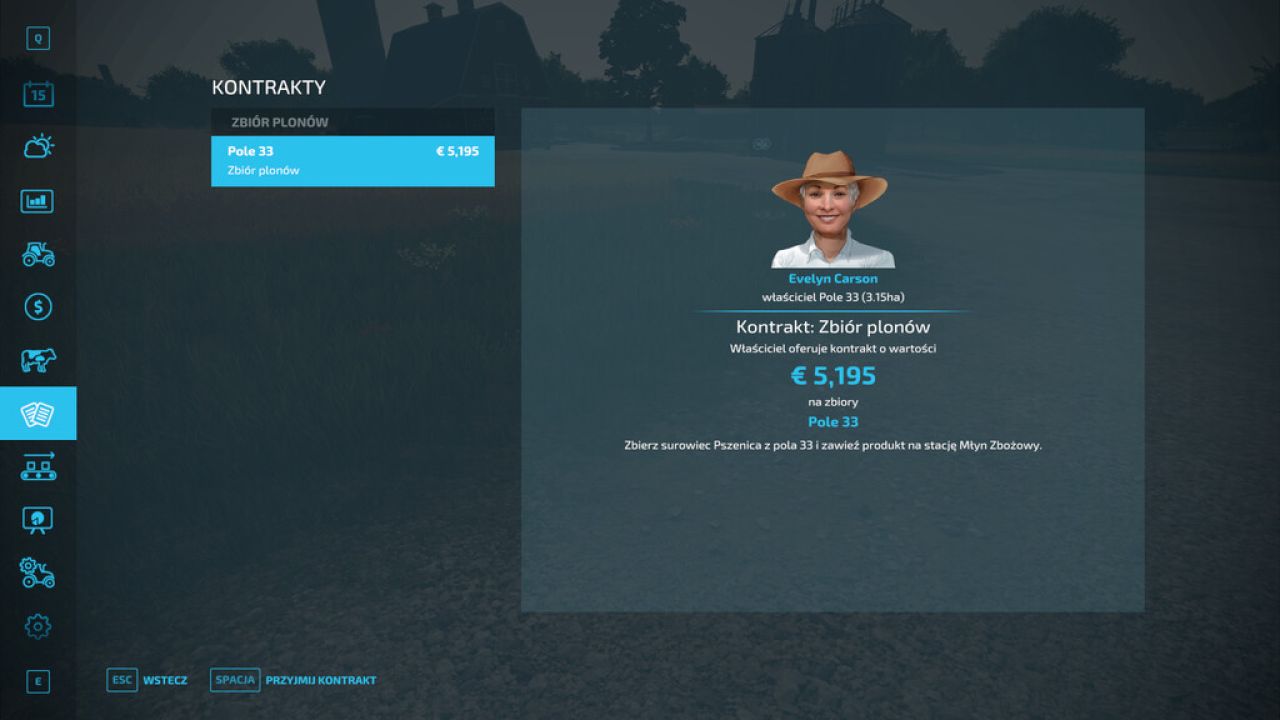This screenshot has width=1280, height=720.
Task: Open the general settings gear tab
Action: 38,627
